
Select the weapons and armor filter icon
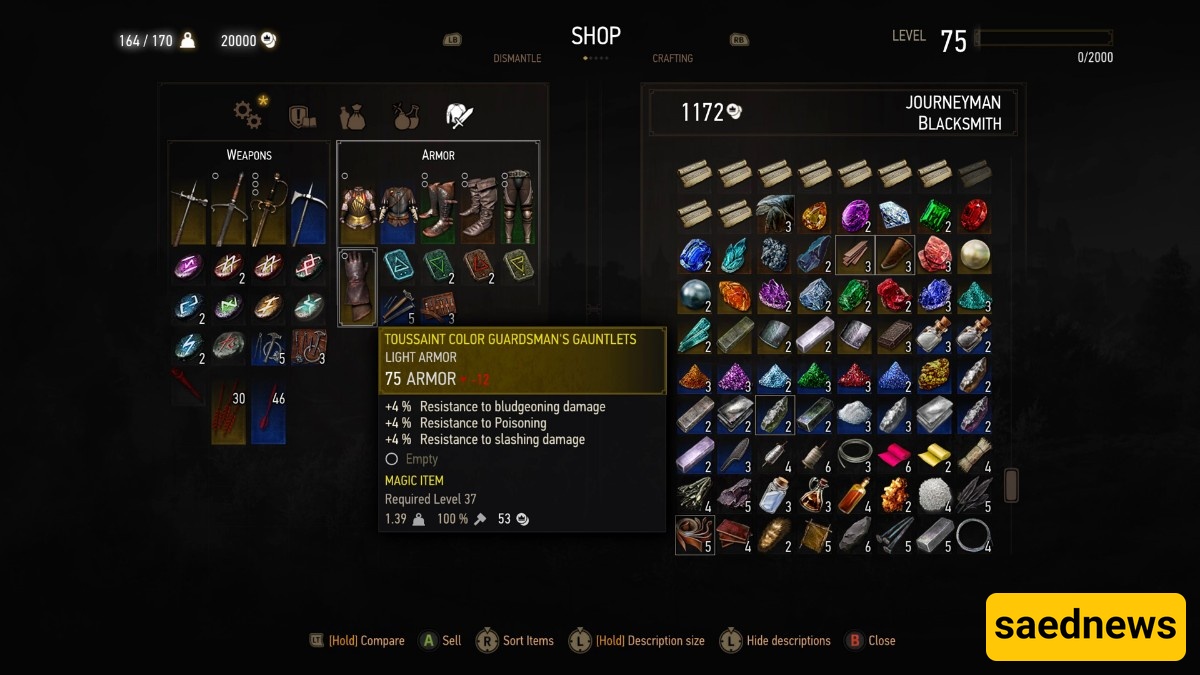(x=459, y=115)
